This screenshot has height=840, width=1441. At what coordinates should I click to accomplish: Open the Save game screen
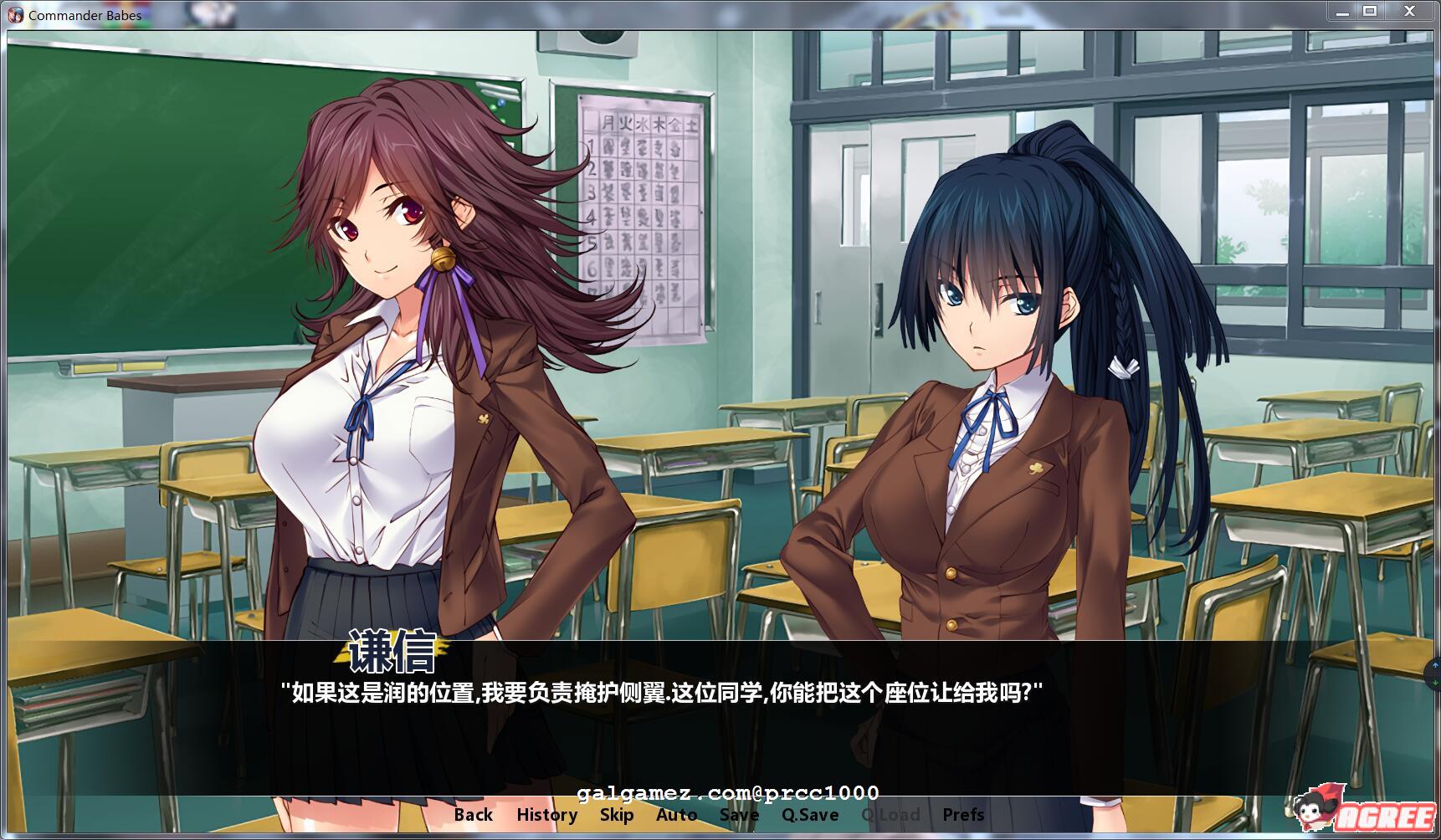point(737,814)
